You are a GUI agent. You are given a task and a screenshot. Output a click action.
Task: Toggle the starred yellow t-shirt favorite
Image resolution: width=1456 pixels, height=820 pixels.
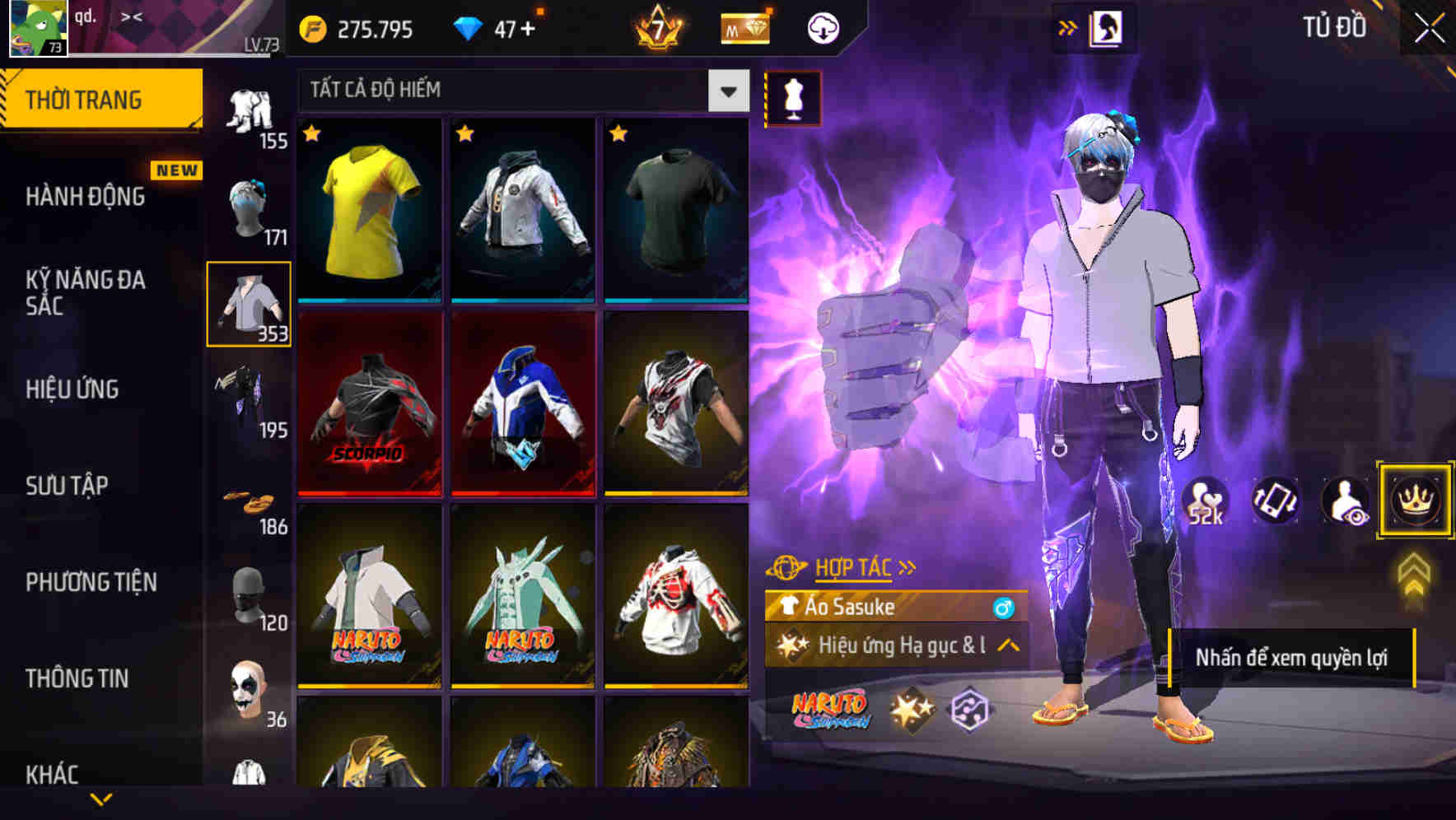313,133
